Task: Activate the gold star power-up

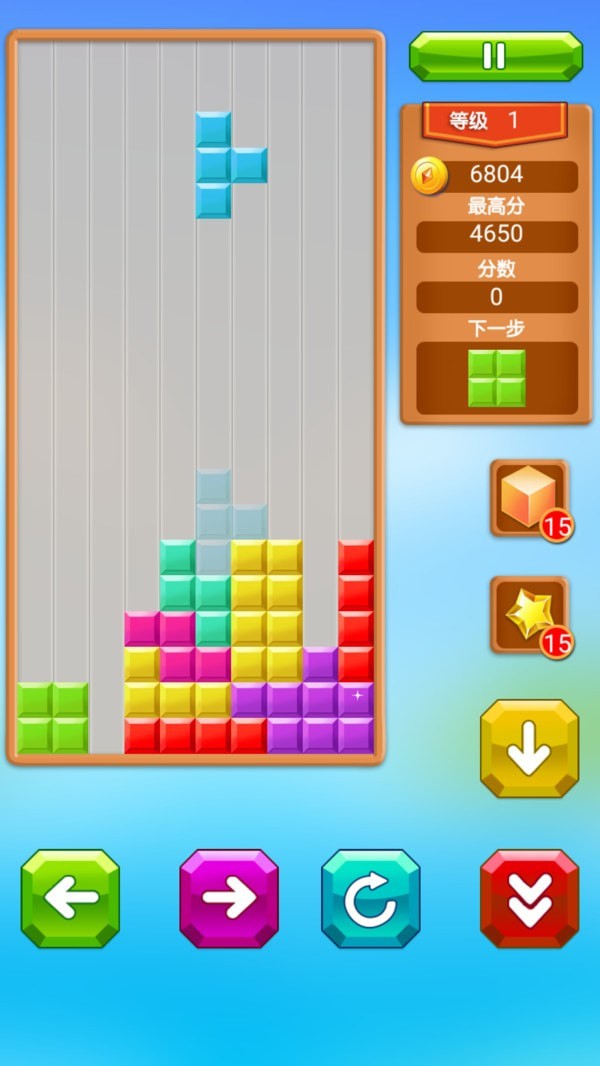Action: point(529,614)
